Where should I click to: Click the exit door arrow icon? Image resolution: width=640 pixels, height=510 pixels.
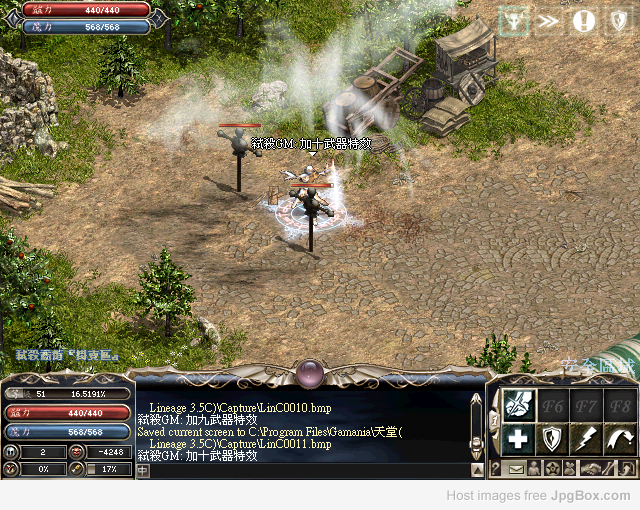(x=626, y=468)
